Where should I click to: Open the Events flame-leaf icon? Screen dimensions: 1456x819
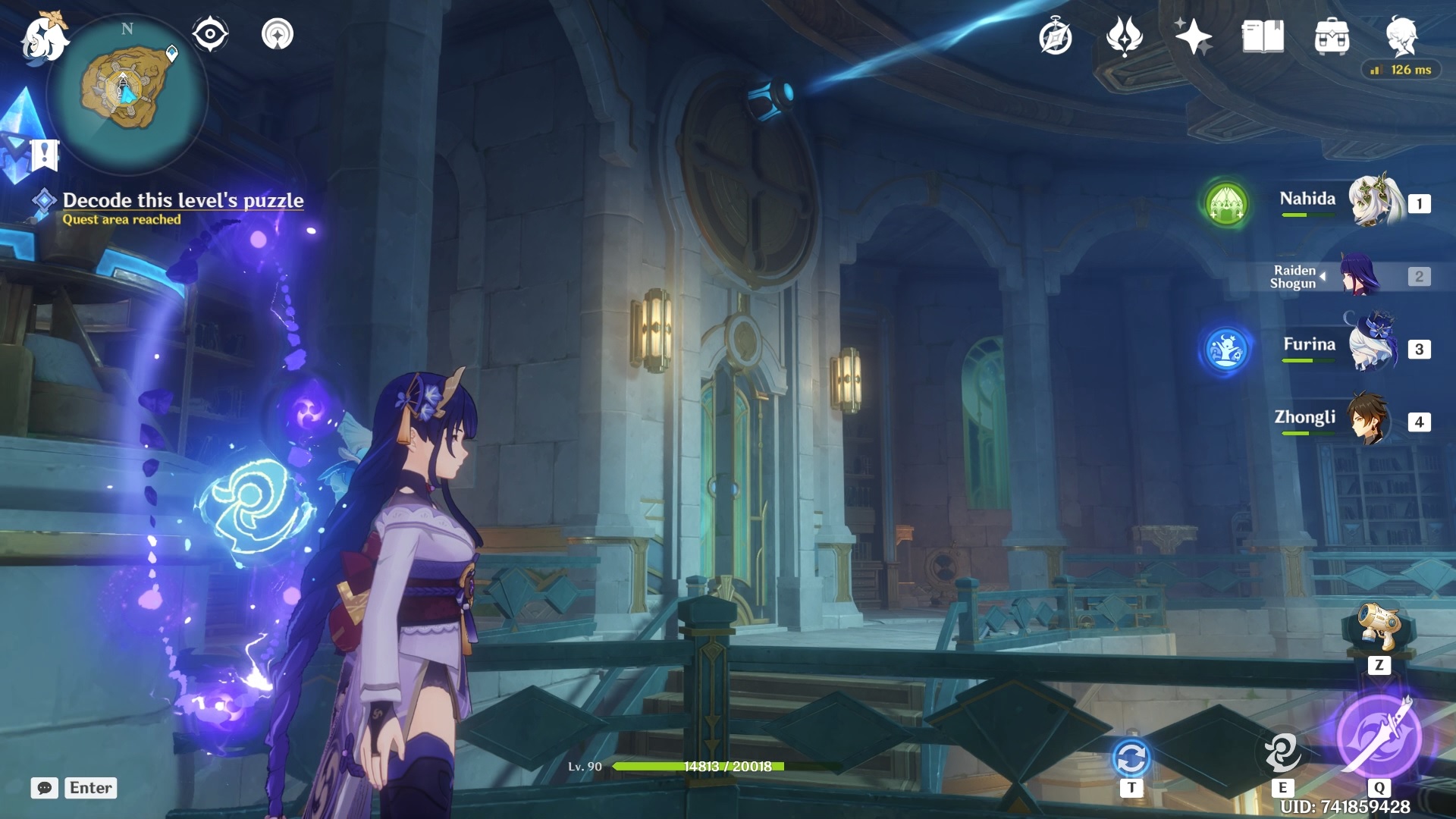click(1124, 36)
